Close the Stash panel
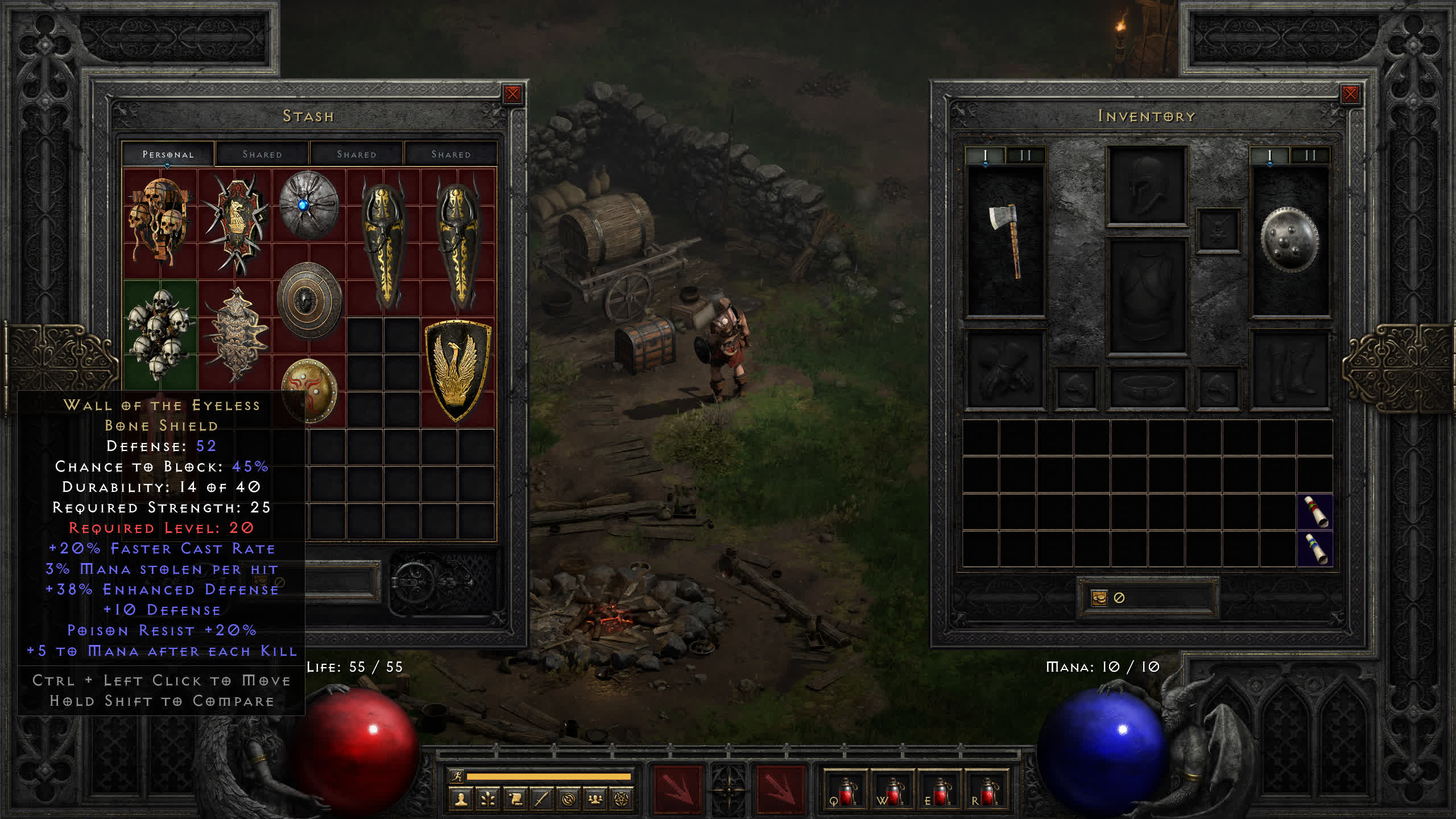This screenshot has height=819, width=1456. coord(512,94)
